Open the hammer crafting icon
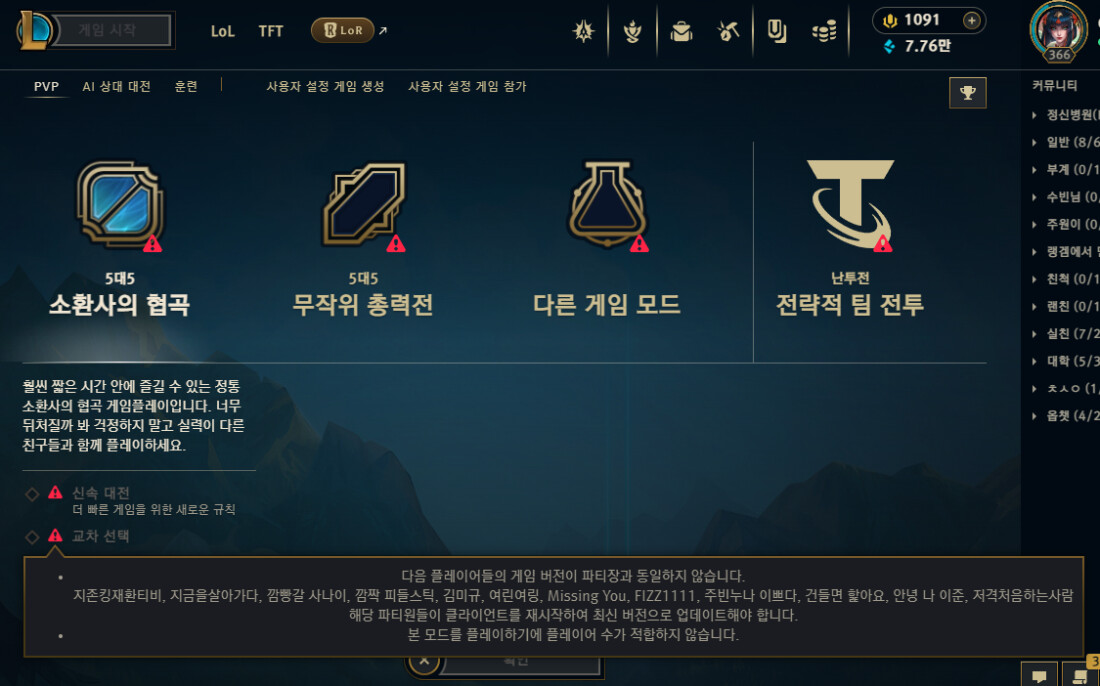Screen dimensions: 1100x686 728,32
